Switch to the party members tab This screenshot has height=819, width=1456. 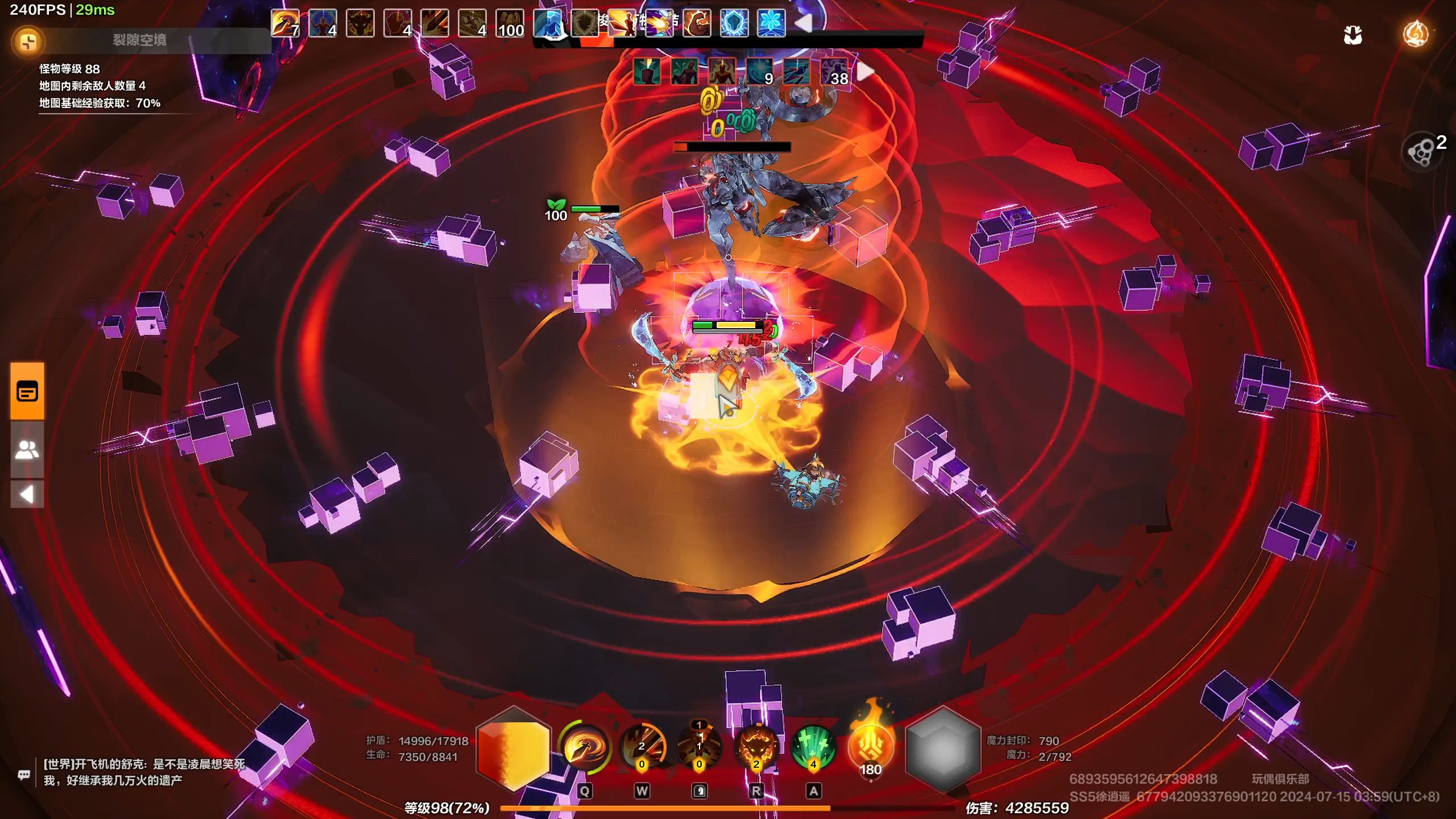tap(27, 450)
